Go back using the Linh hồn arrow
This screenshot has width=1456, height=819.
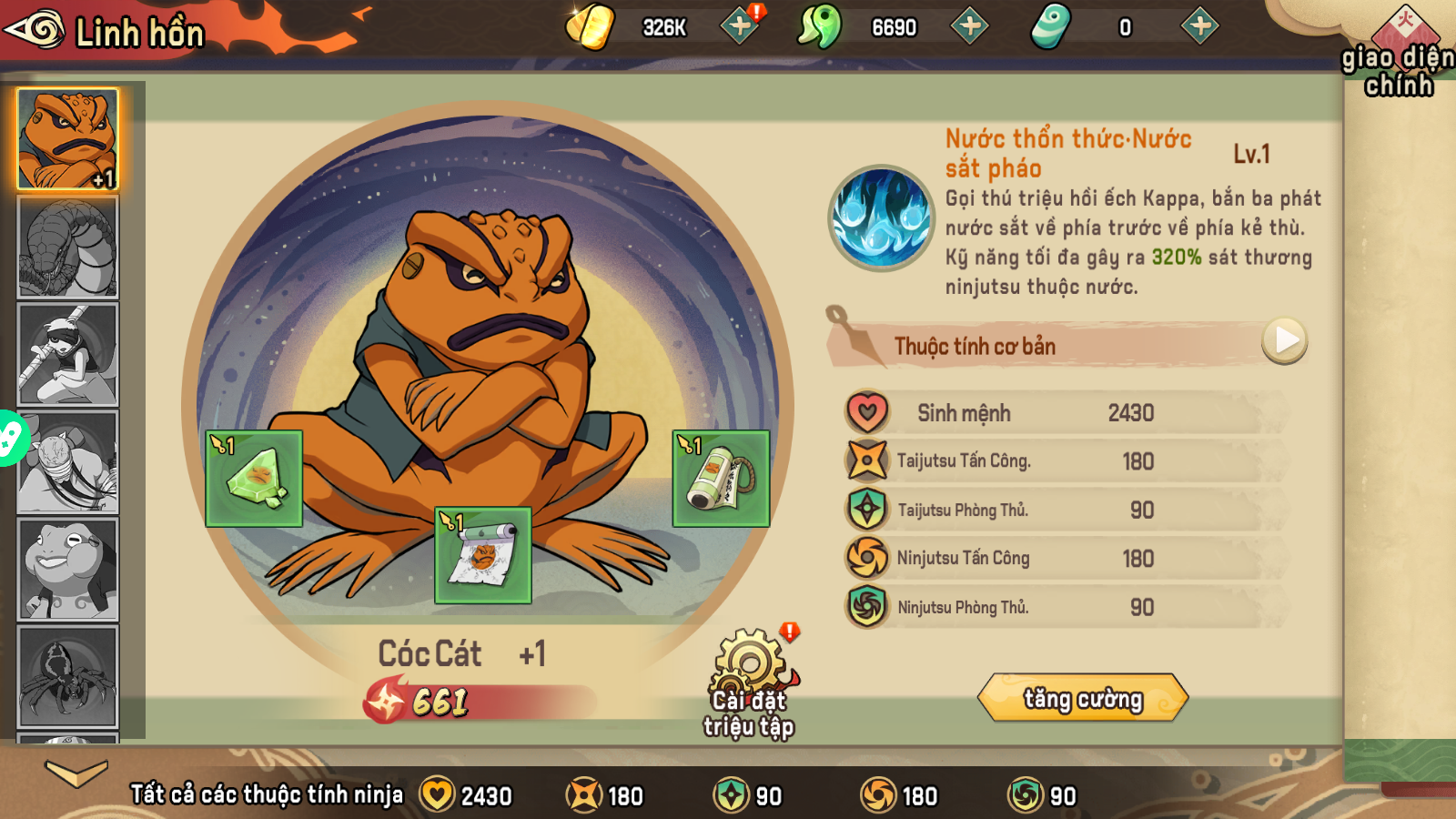36,30
